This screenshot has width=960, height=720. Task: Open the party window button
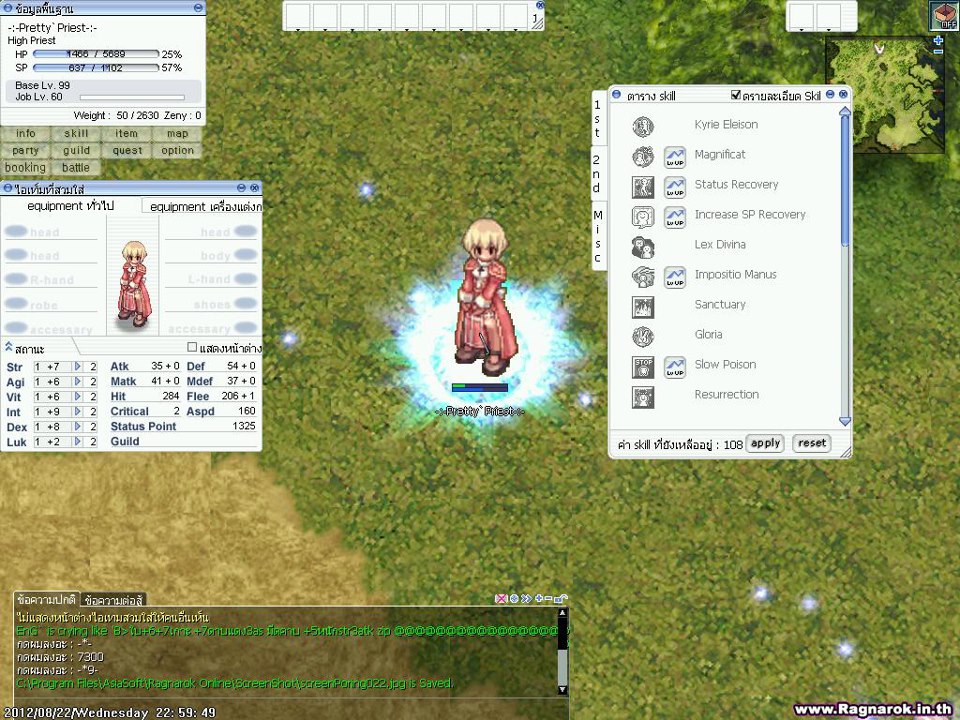[x=26, y=151]
